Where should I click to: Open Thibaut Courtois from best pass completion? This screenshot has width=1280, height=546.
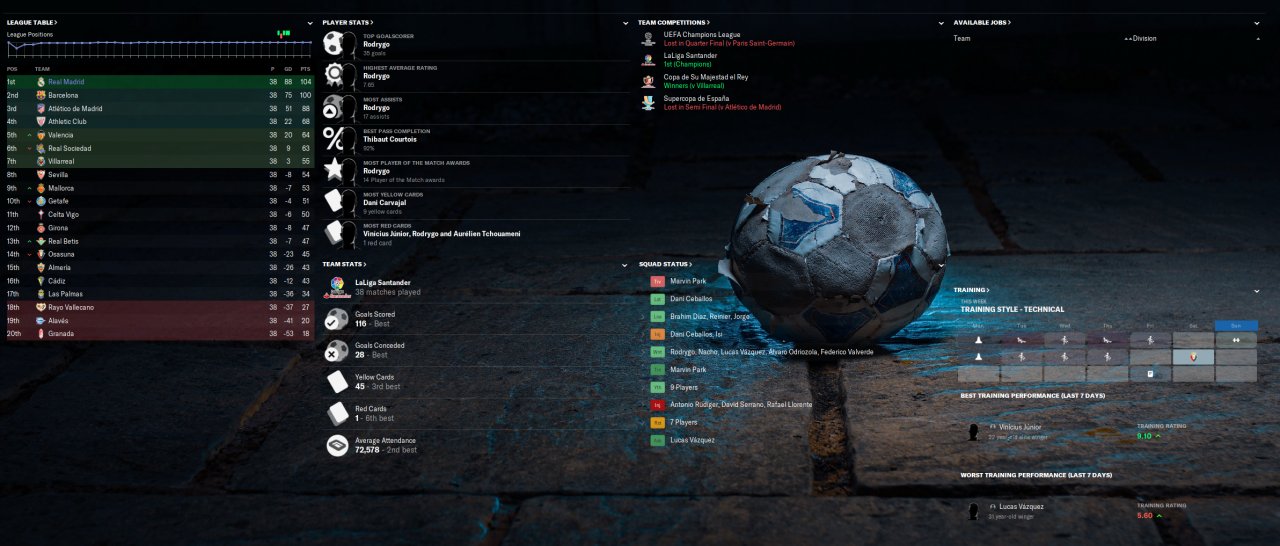390,139
